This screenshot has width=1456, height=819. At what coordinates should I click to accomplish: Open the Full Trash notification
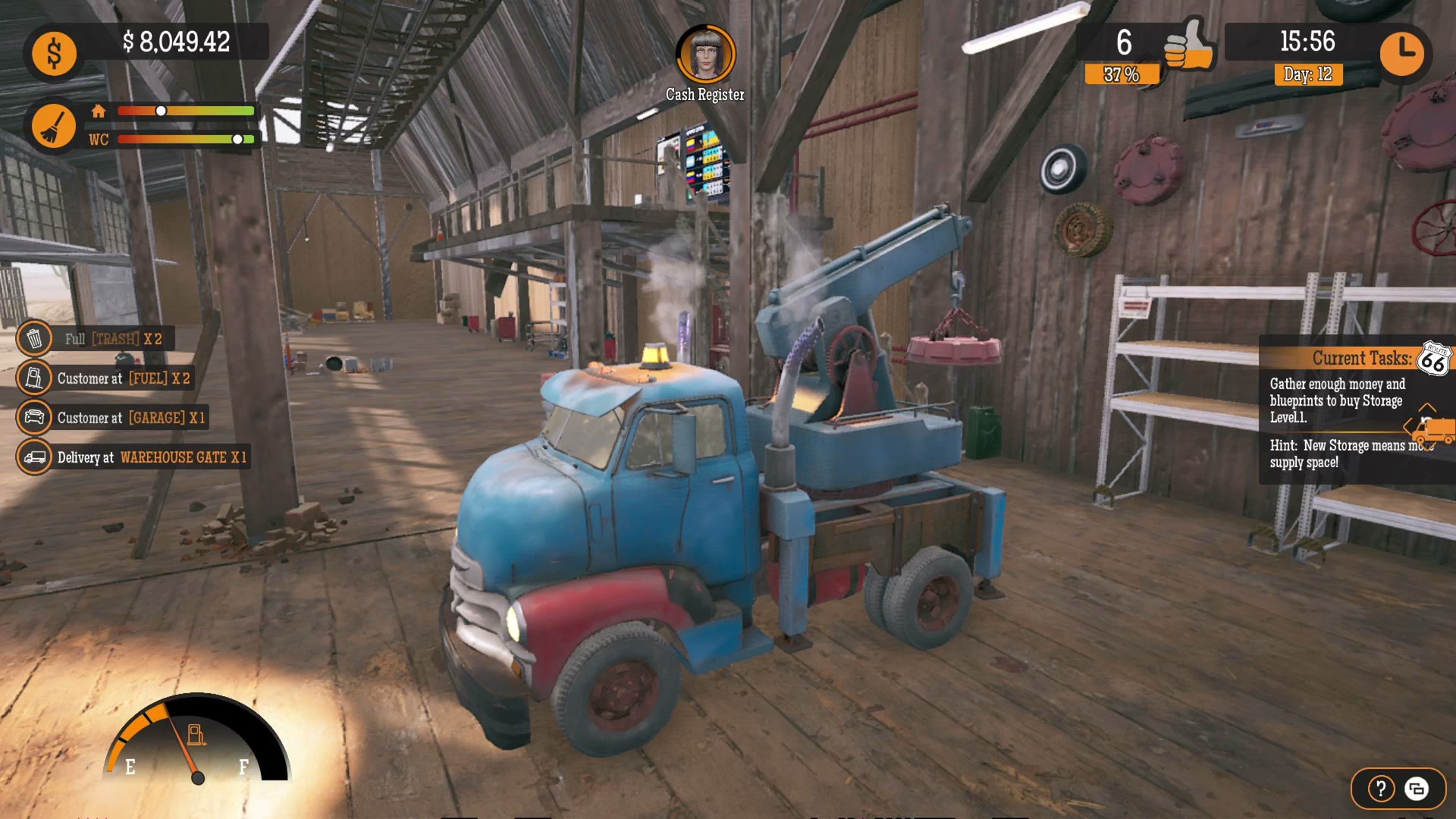(x=97, y=338)
